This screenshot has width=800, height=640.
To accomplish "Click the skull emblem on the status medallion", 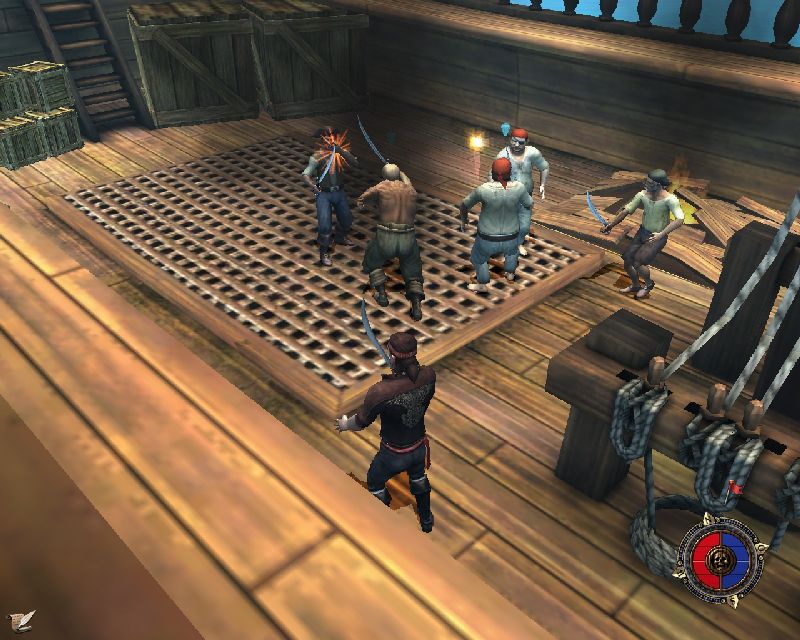I will [x=719, y=562].
